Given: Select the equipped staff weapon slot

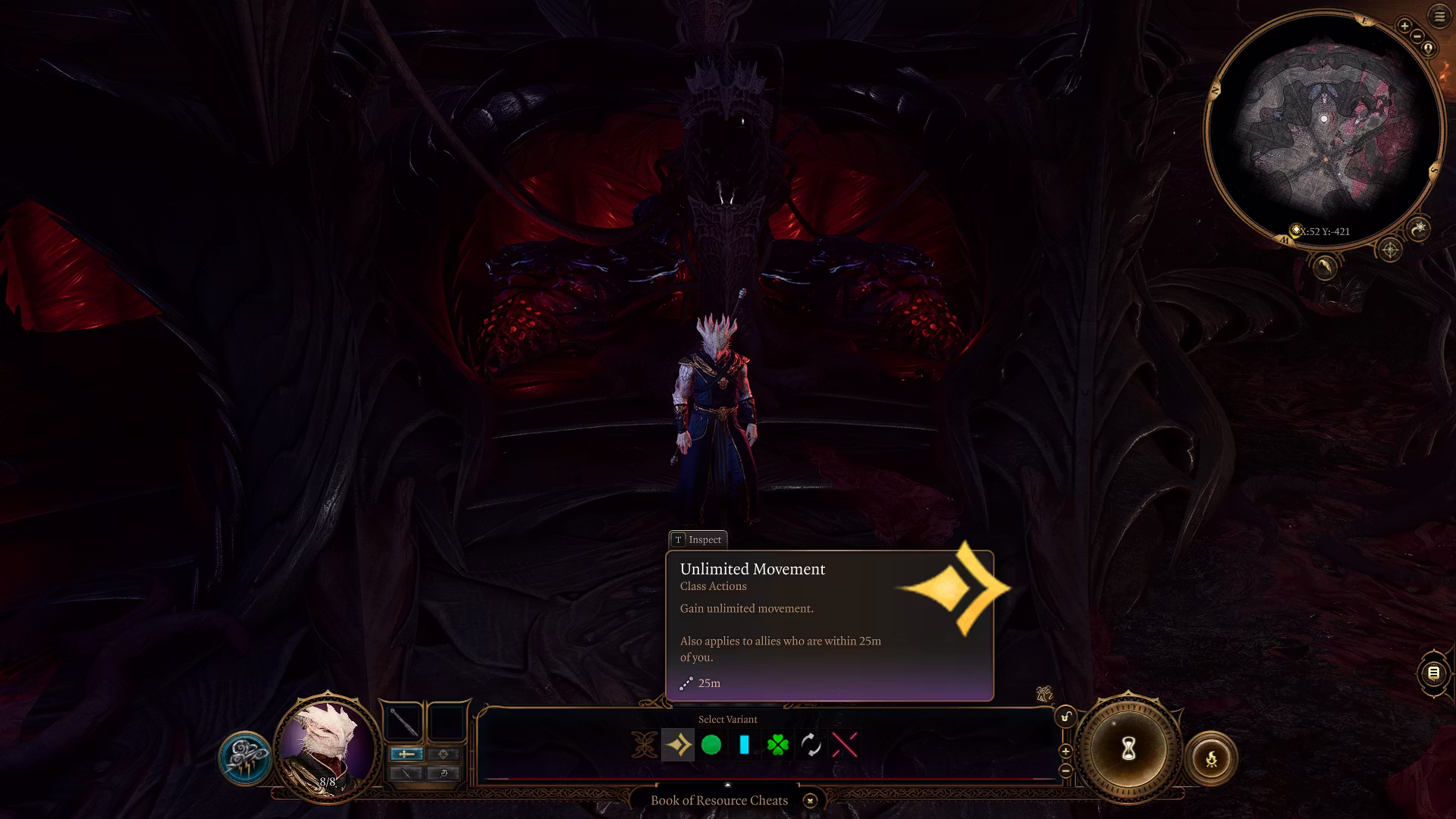Looking at the screenshot, I should (x=404, y=721).
